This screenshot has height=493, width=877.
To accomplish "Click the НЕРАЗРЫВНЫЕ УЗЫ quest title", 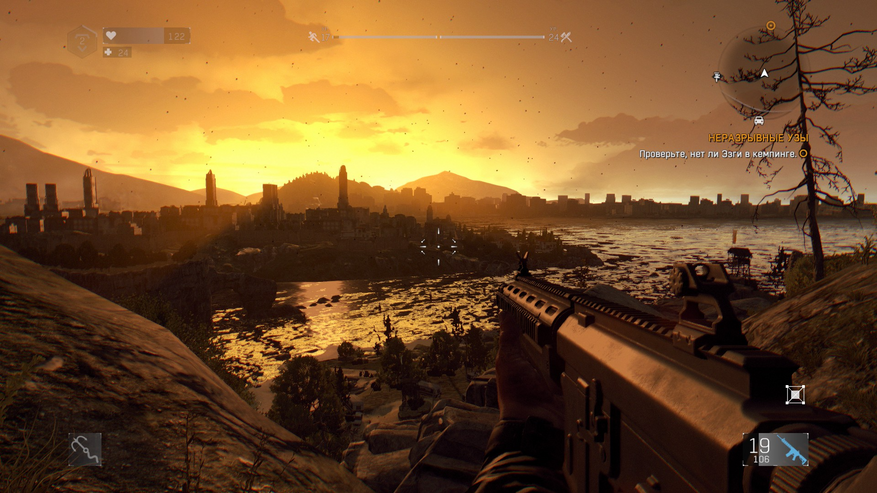I will 758,138.
